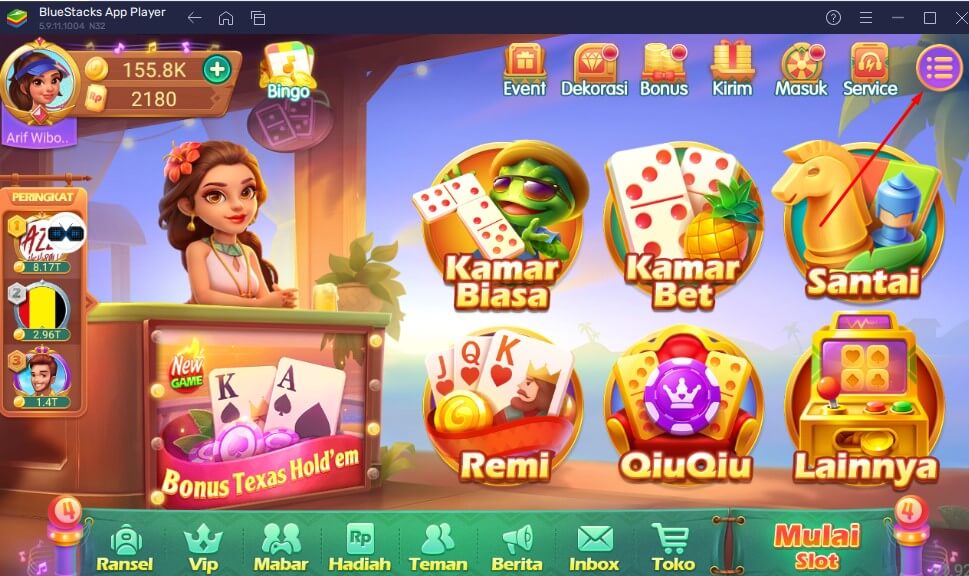Check the Inbox messages
The width and height of the screenshot is (969, 576).
[x=594, y=547]
